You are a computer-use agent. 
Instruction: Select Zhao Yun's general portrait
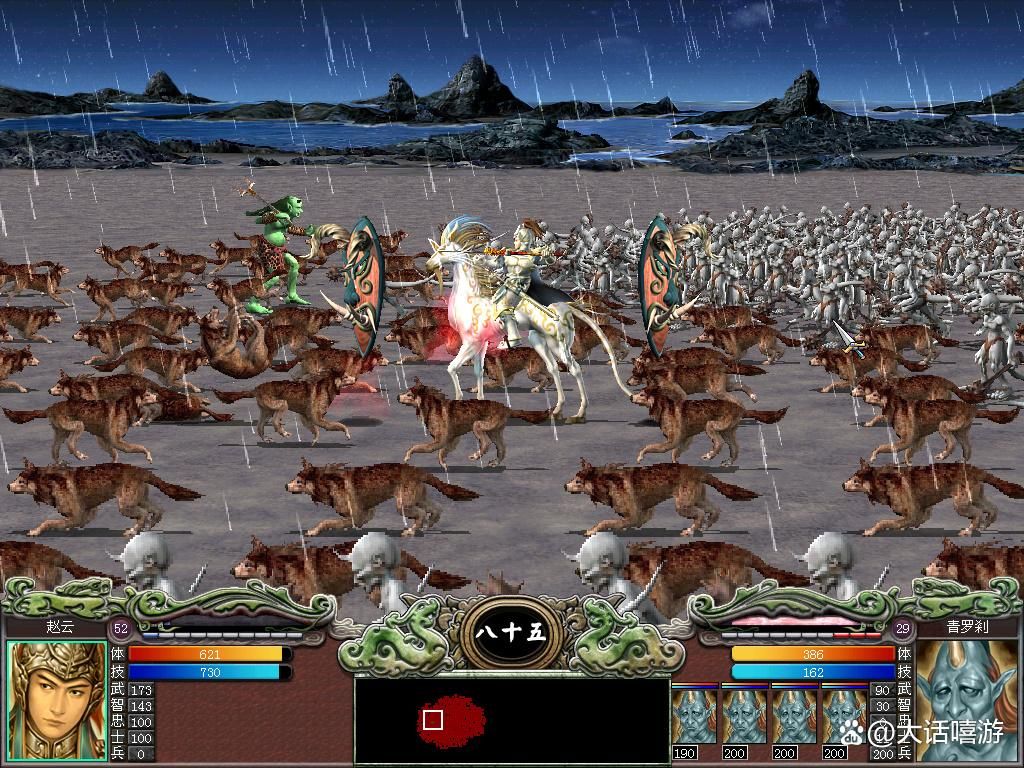pos(57,702)
